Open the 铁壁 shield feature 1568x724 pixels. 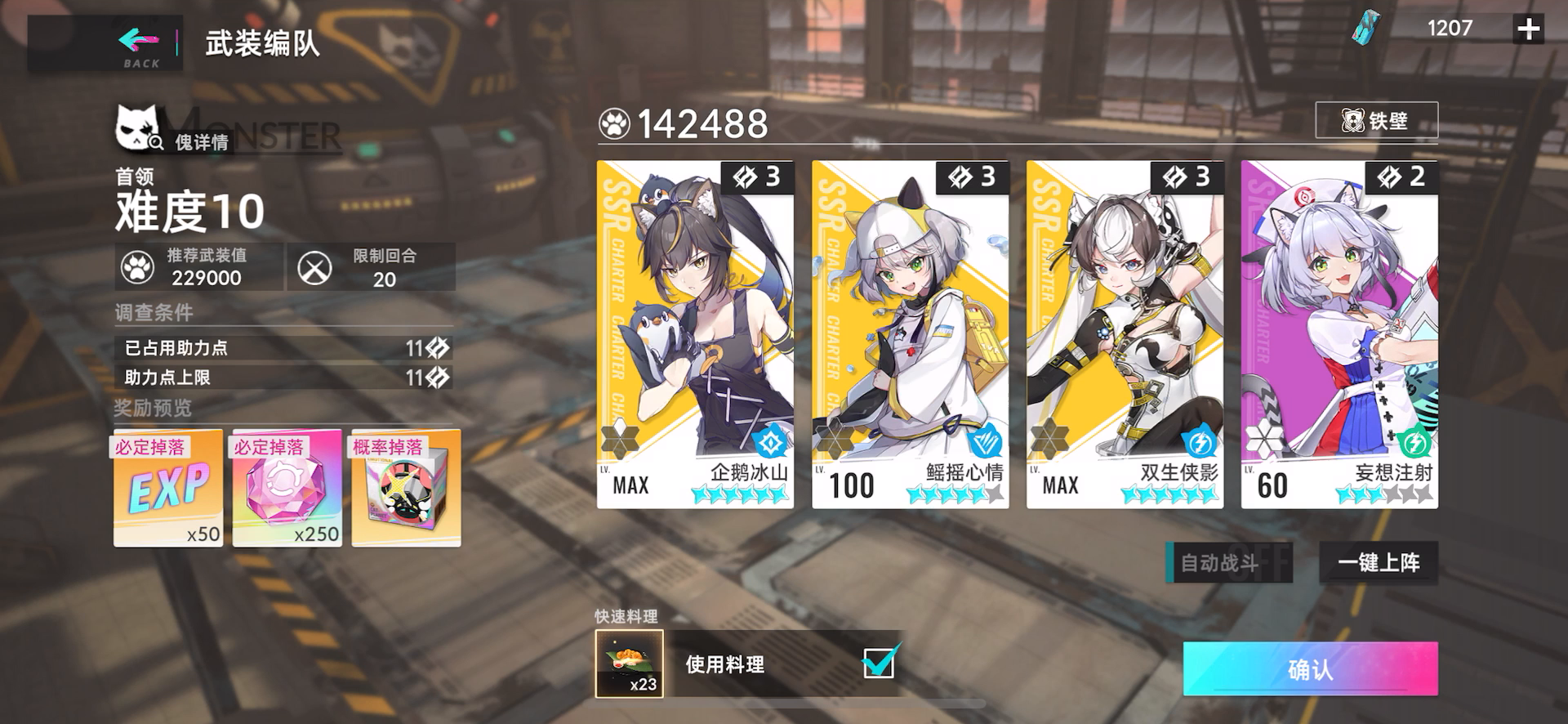1377,120
